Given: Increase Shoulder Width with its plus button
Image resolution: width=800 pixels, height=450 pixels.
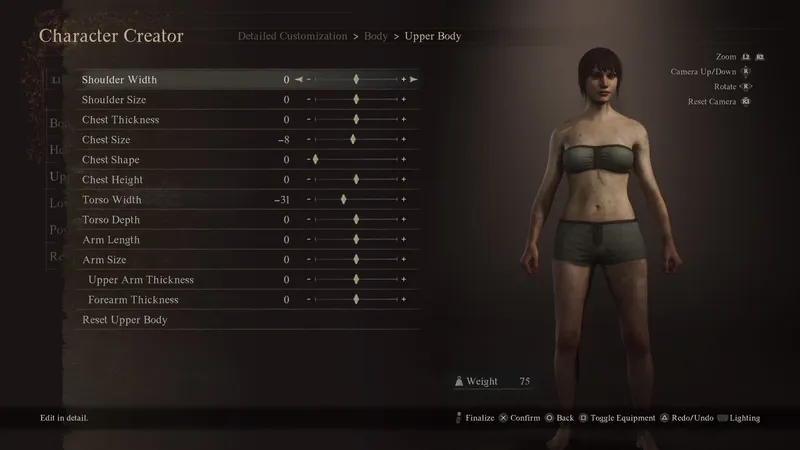Looking at the screenshot, I should click(404, 80).
